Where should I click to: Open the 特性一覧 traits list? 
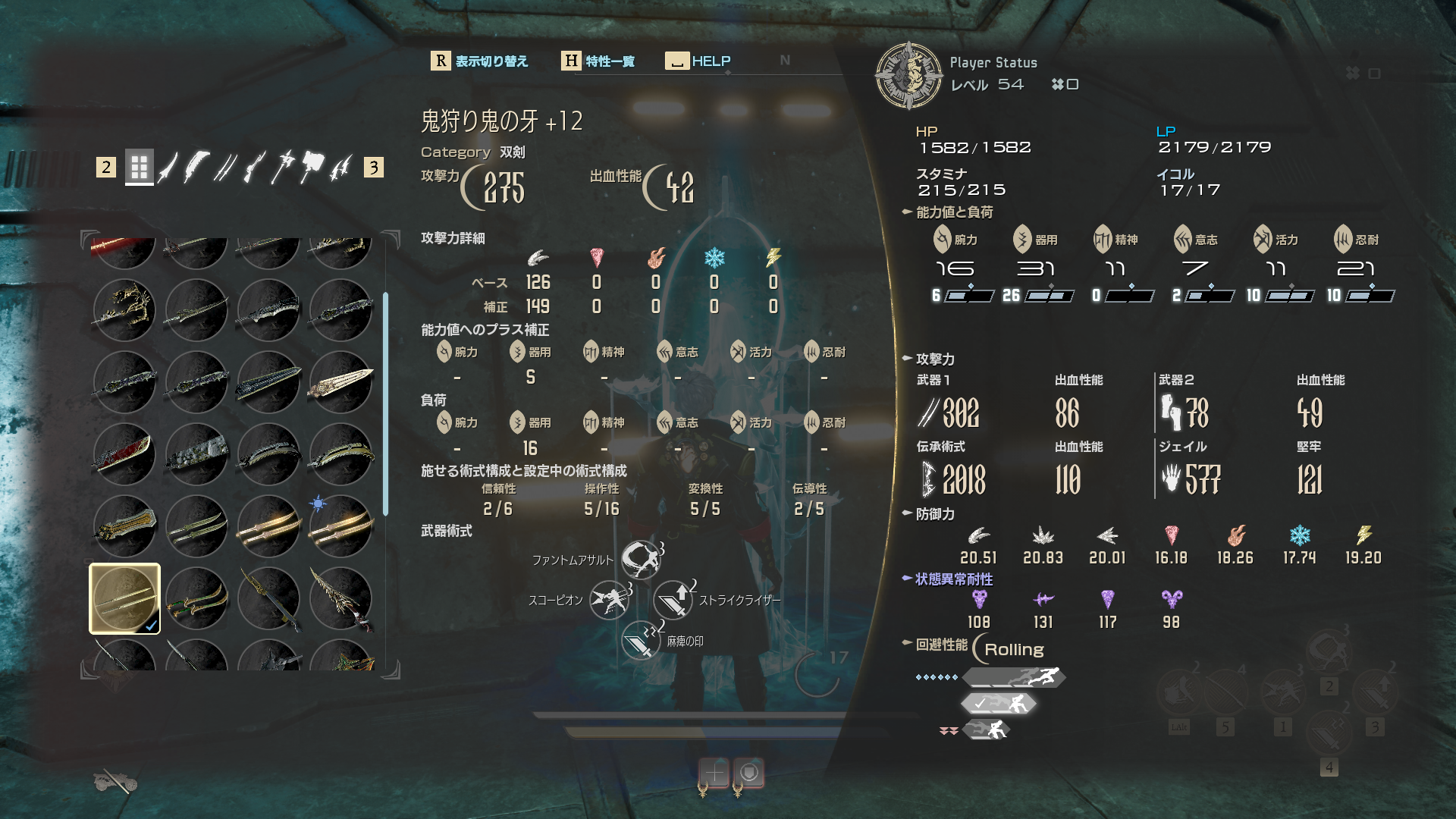pos(598,61)
